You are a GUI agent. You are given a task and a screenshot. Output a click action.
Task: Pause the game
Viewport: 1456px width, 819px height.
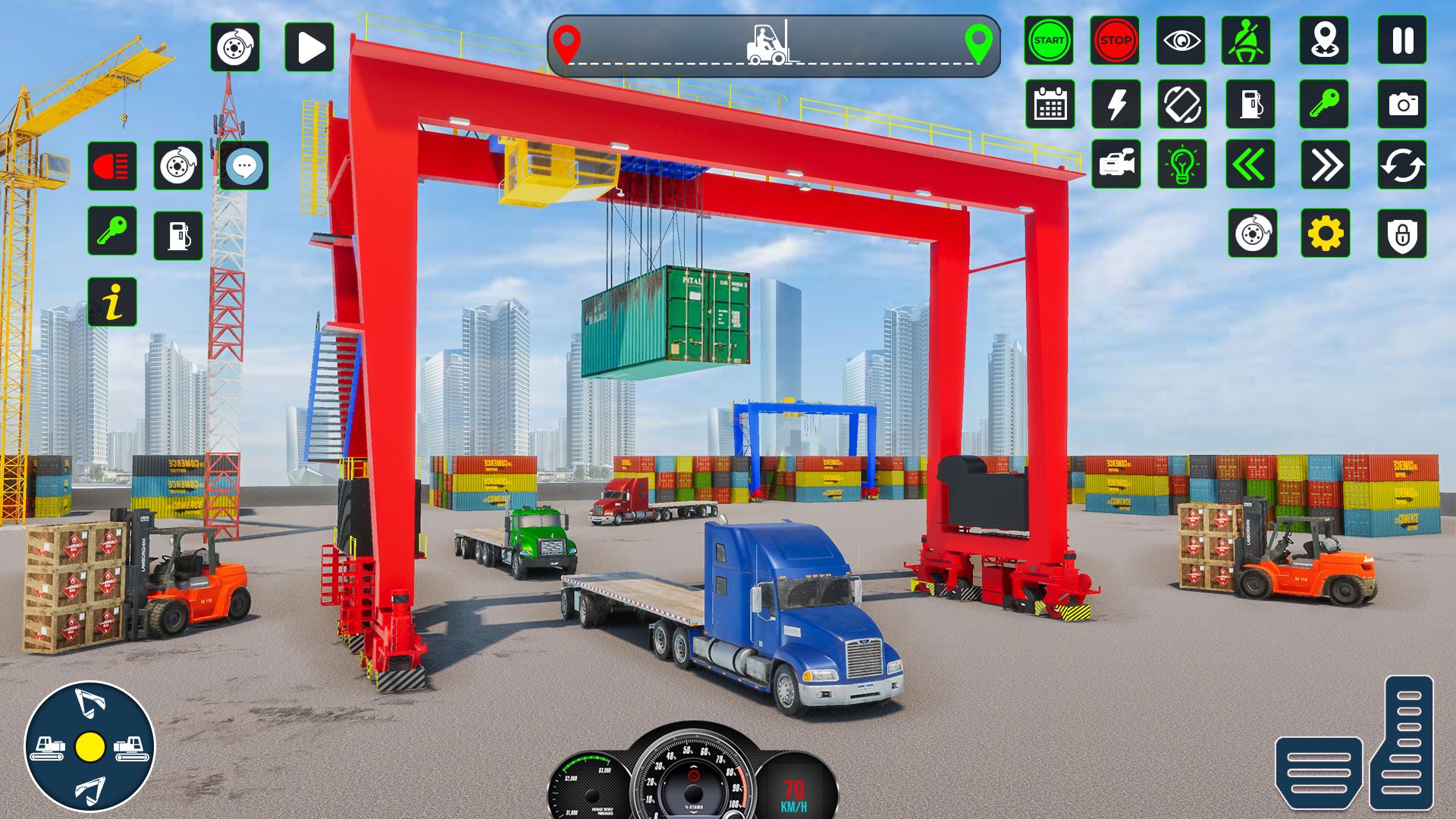1402,40
